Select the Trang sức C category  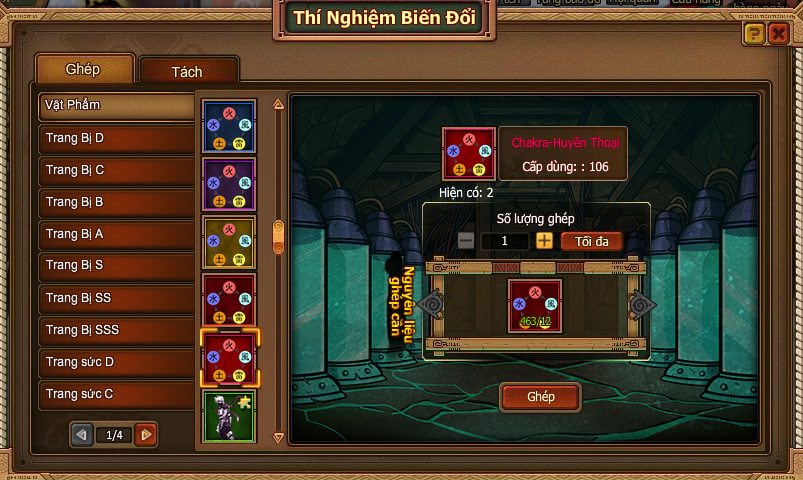pyautogui.click(x=116, y=394)
